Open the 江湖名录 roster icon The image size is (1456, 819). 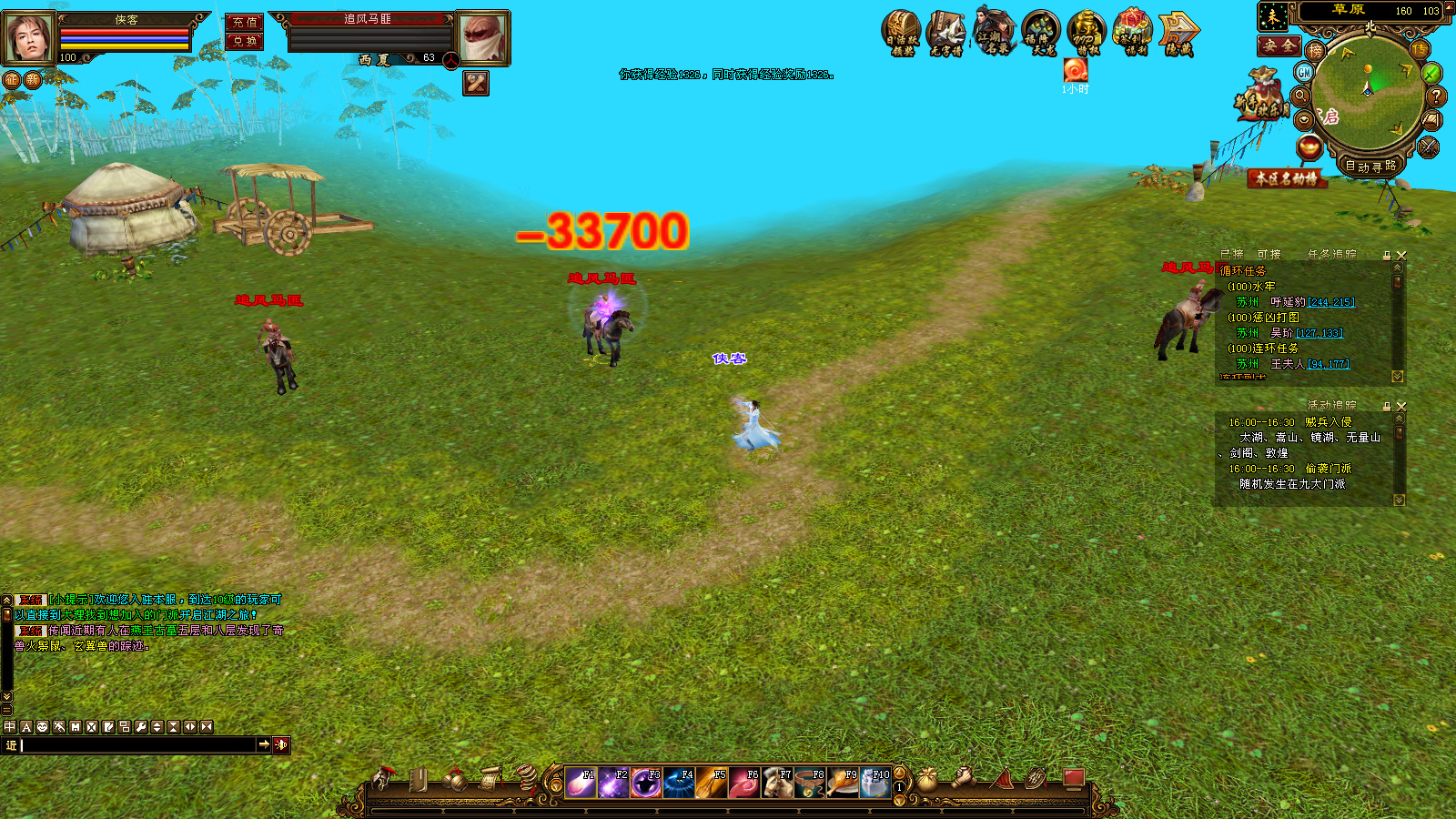point(996,32)
